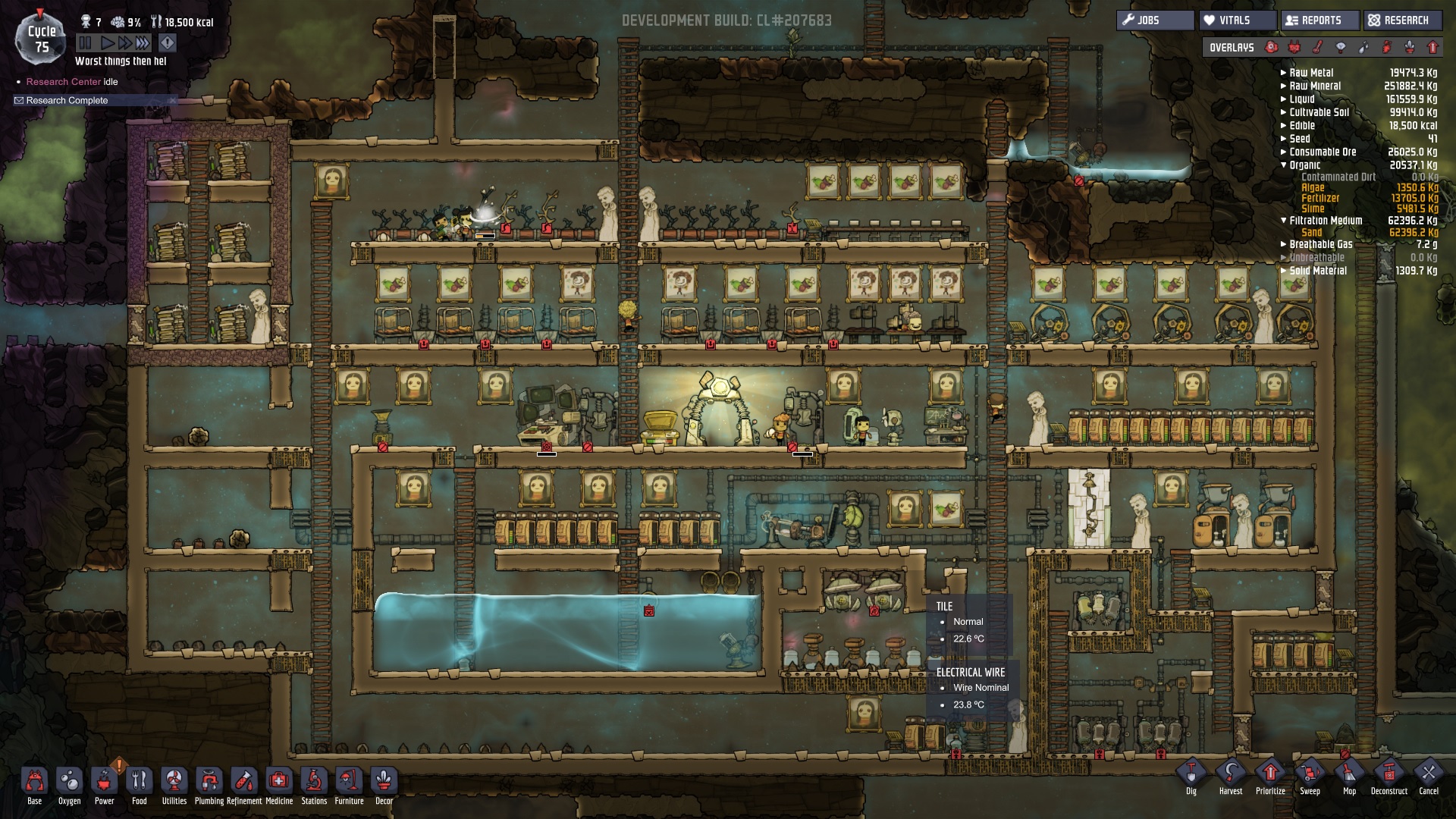Activate the Deconstruct tool
Screen dimensions: 1456x819
(1389, 774)
